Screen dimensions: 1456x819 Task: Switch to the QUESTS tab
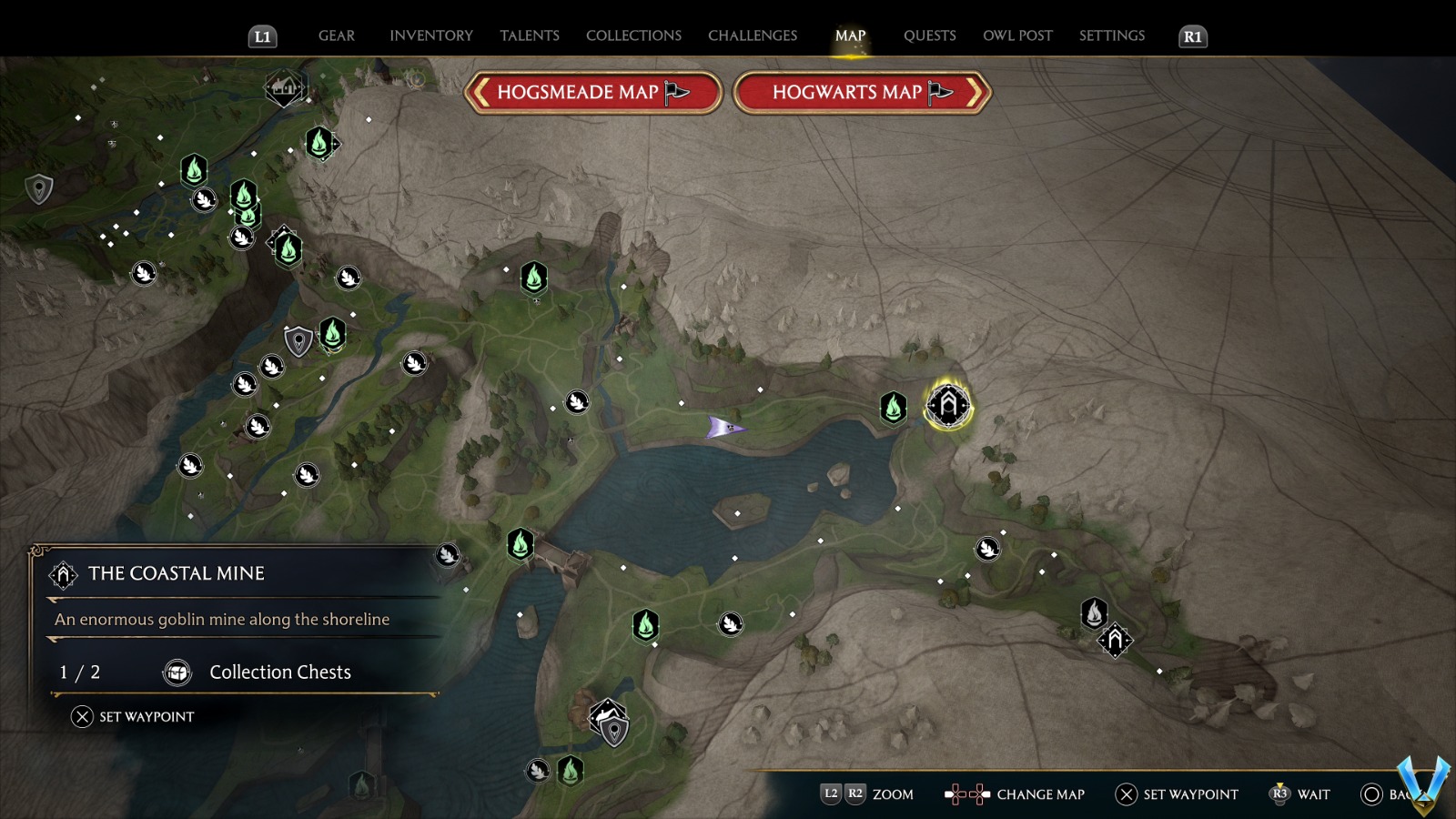pyautogui.click(x=929, y=35)
